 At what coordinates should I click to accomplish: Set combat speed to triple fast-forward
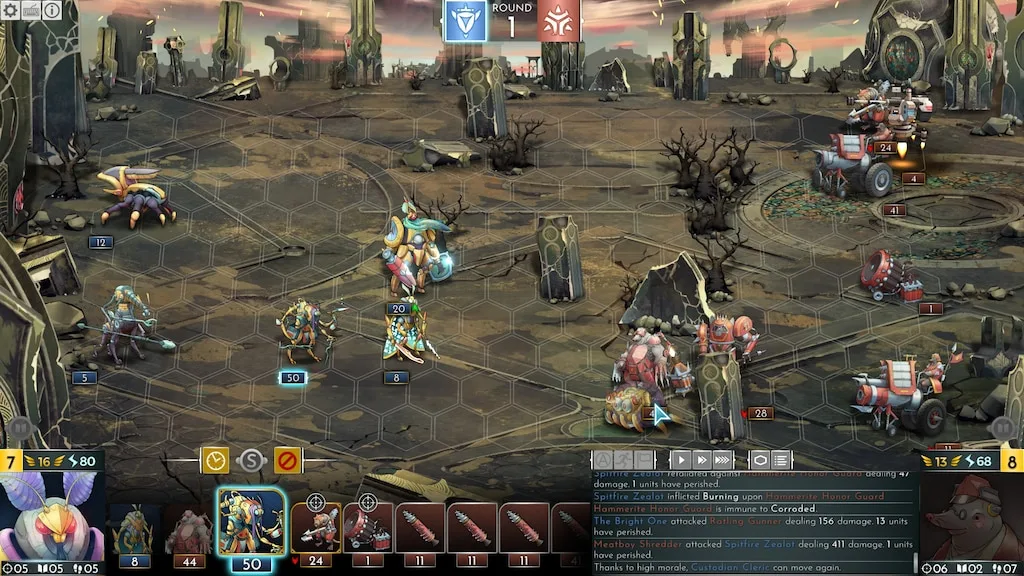[722, 460]
